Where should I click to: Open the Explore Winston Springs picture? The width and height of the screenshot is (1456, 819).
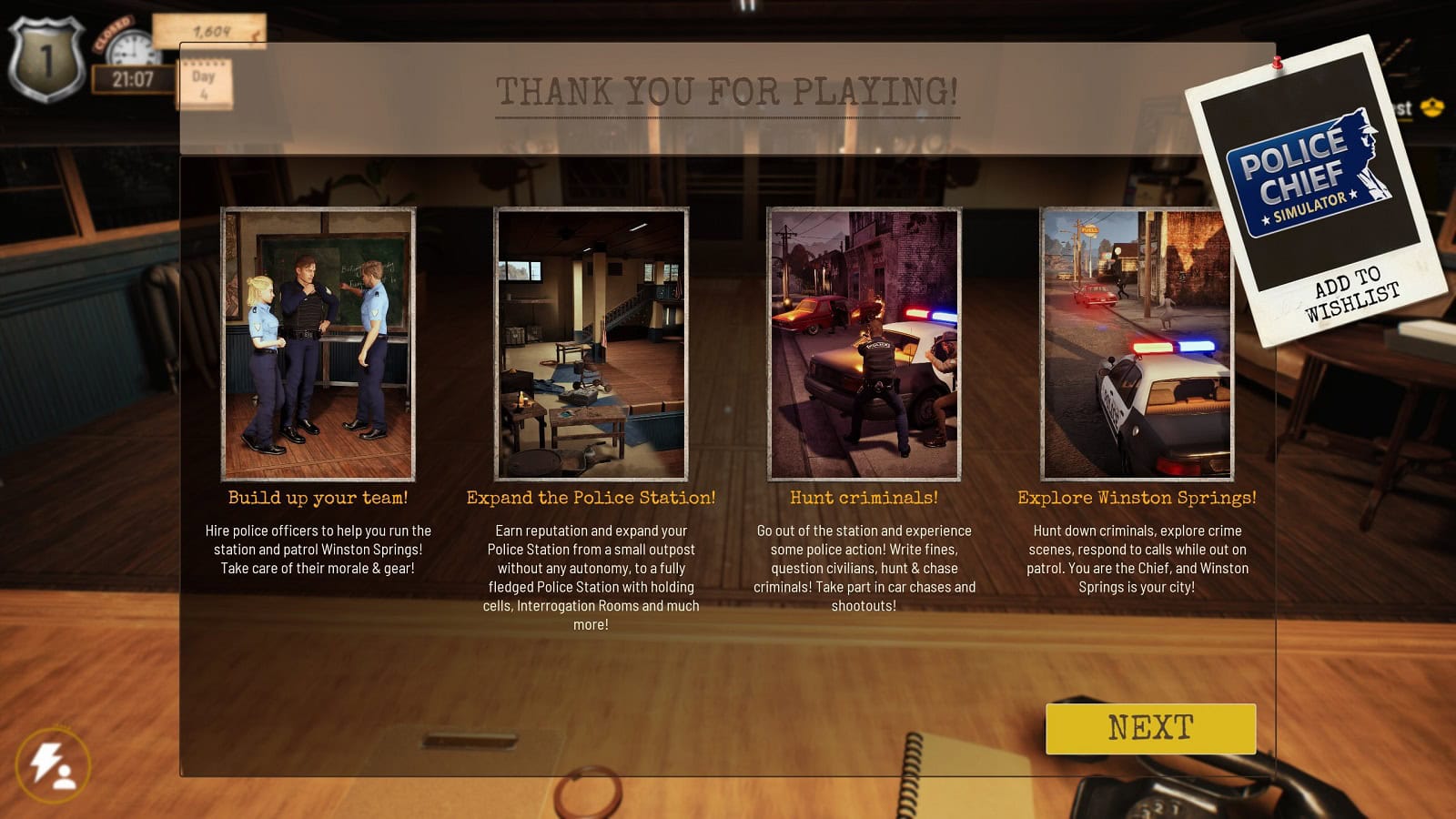pos(1137,344)
